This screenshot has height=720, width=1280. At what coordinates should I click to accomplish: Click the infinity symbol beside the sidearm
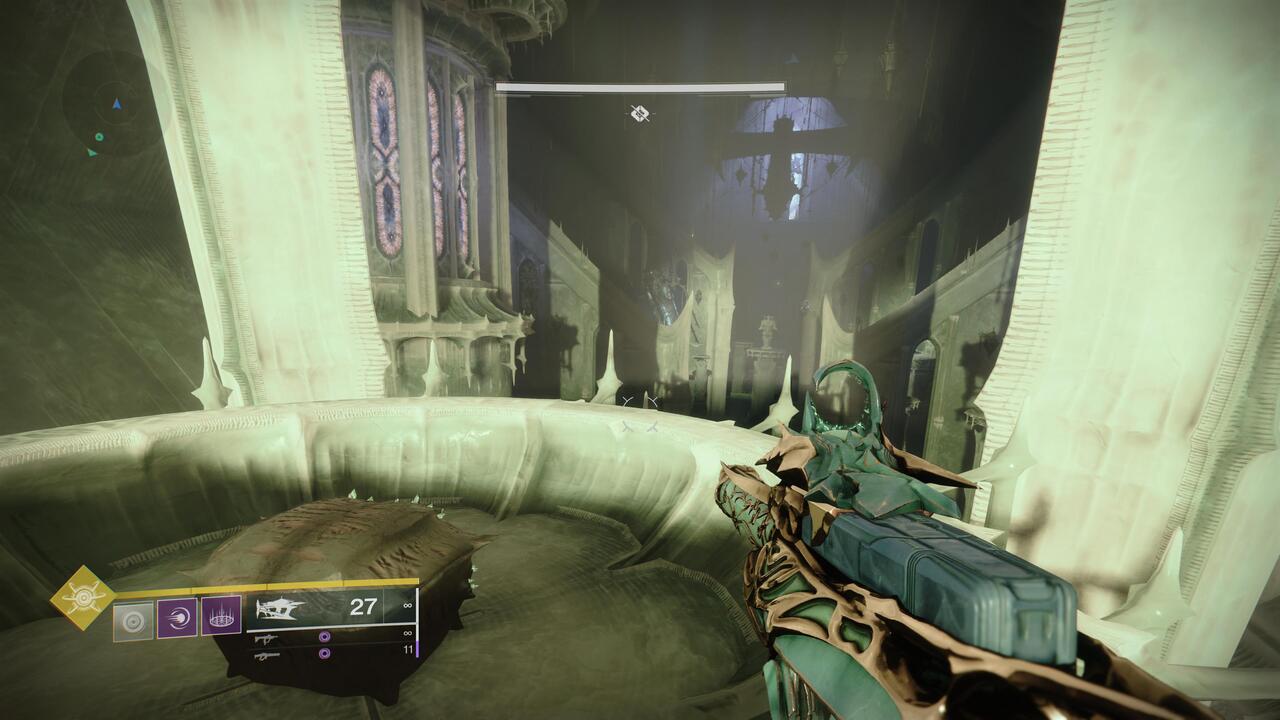coord(406,634)
